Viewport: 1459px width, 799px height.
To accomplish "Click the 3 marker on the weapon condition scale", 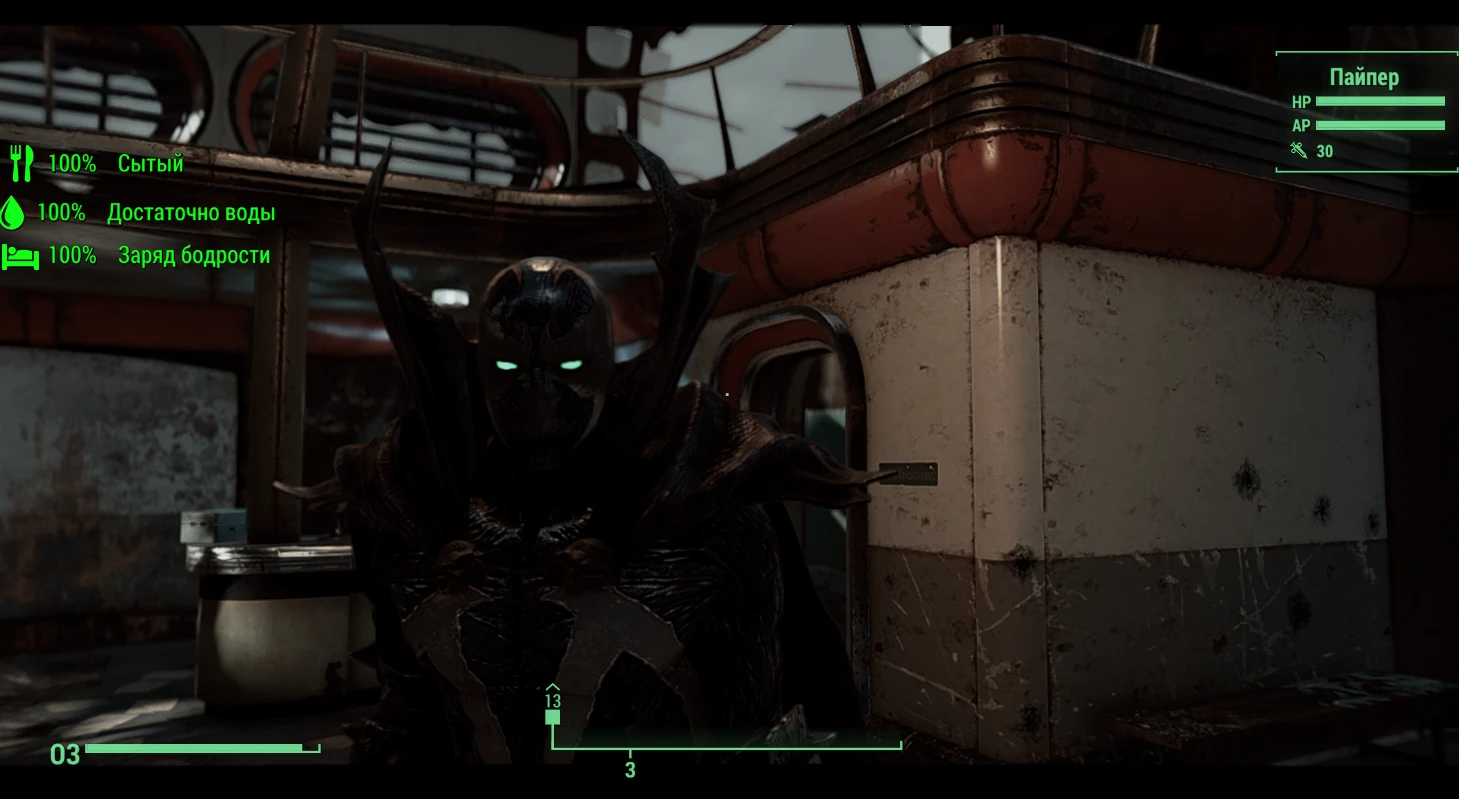I will coord(629,770).
